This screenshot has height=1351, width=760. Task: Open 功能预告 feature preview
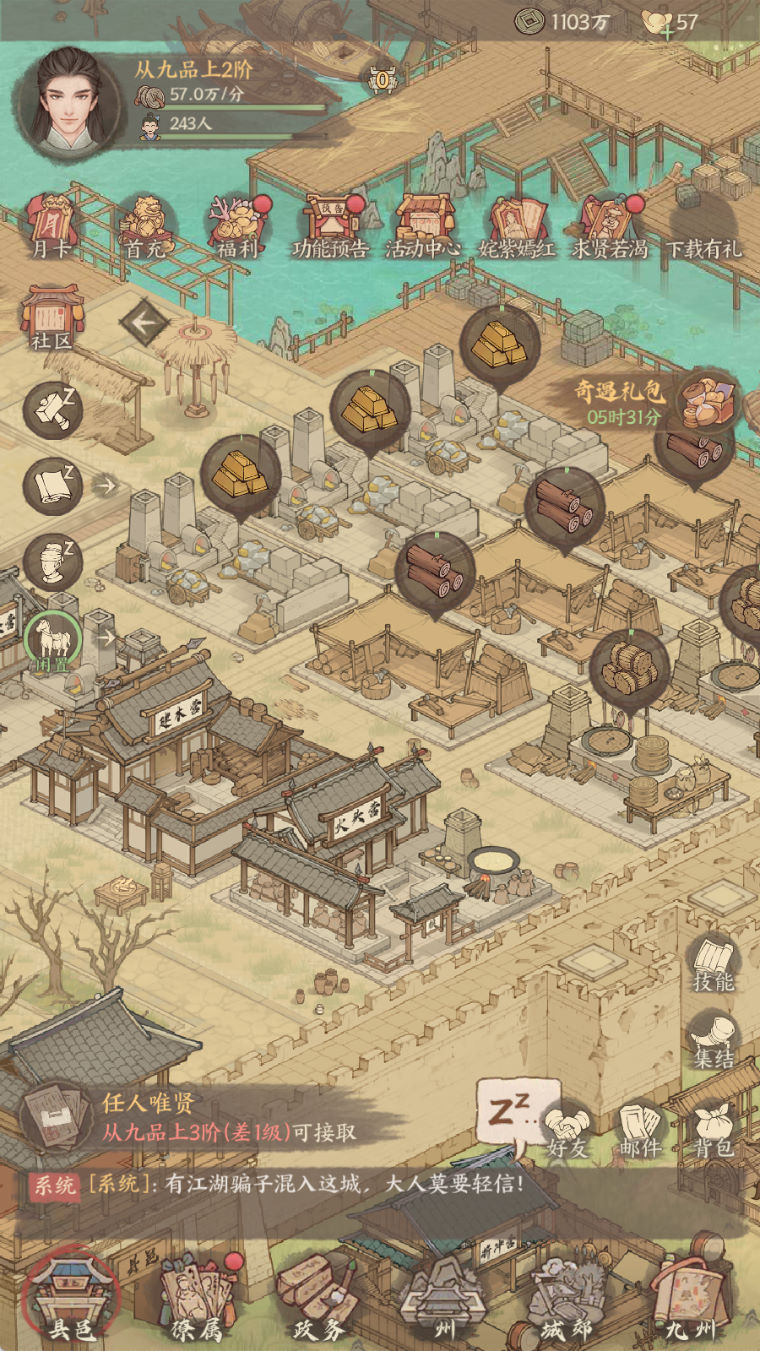(330, 224)
